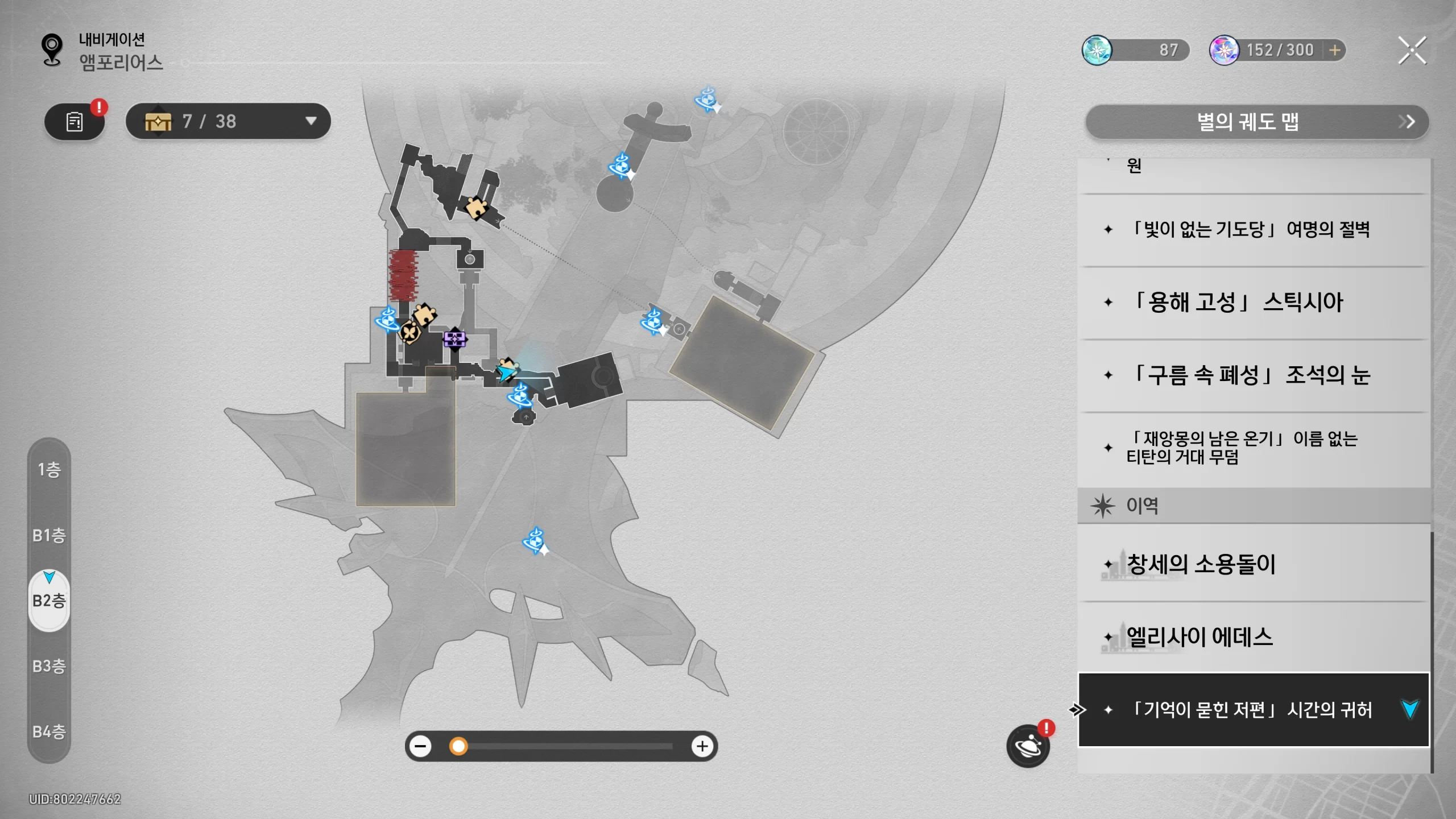The height and width of the screenshot is (819, 1456).
Task: Open the planet interastral guide button
Action: [x=1028, y=746]
